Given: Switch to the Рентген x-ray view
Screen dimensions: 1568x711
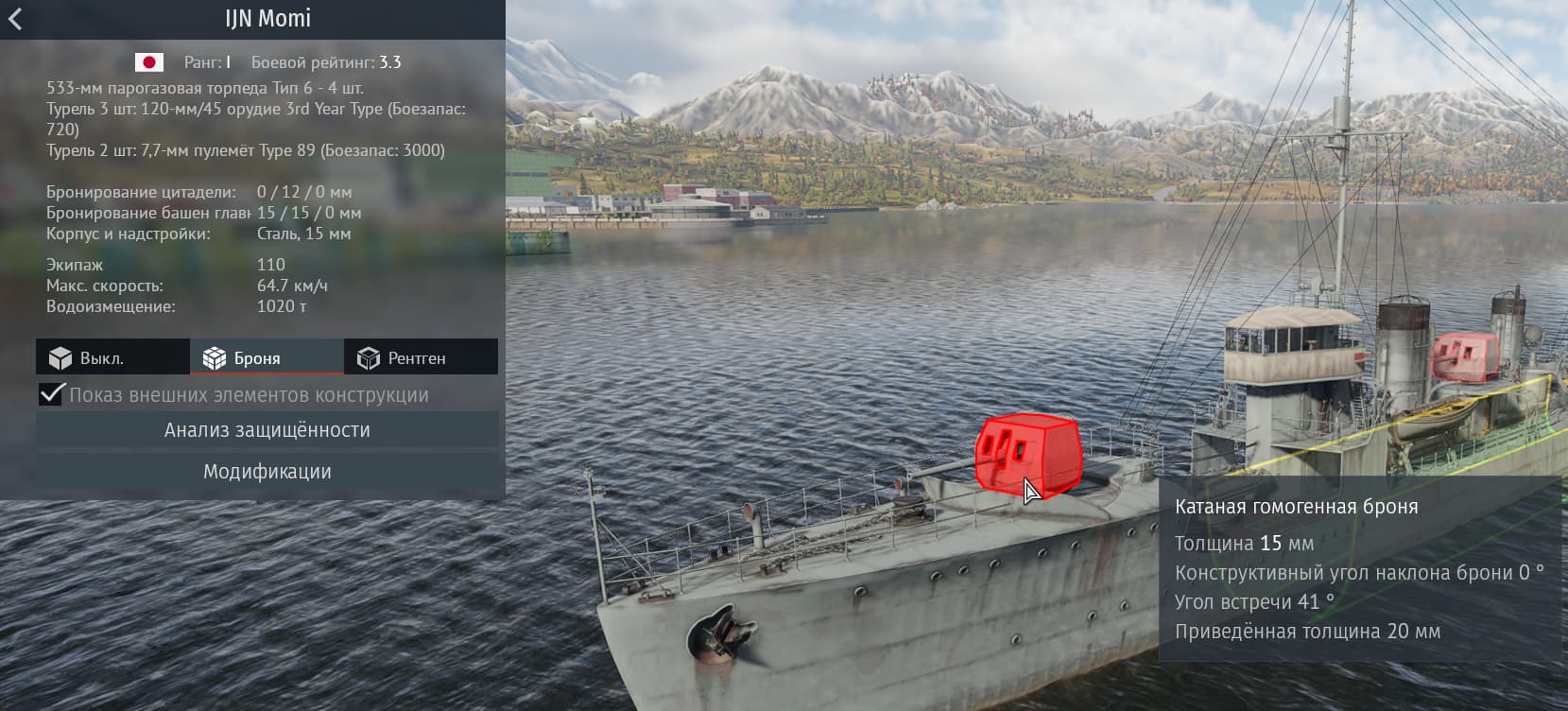Looking at the screenshot, I should point(421,357).
